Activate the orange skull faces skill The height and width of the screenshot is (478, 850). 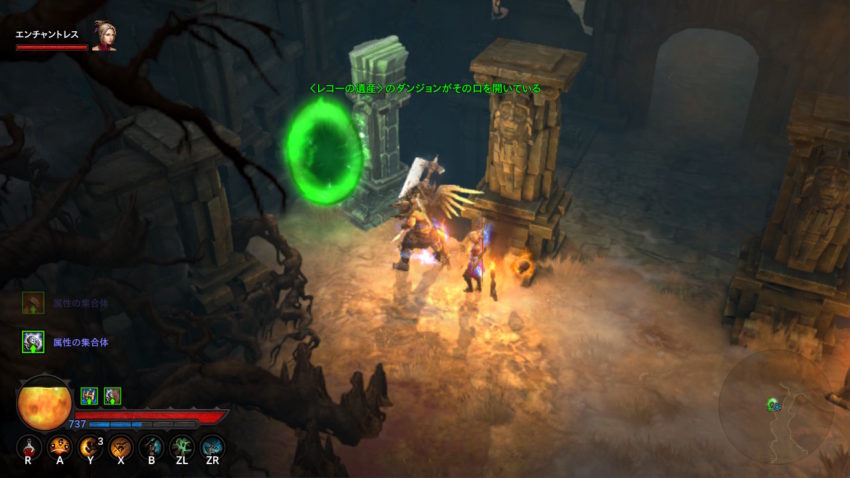coord(60,447)
